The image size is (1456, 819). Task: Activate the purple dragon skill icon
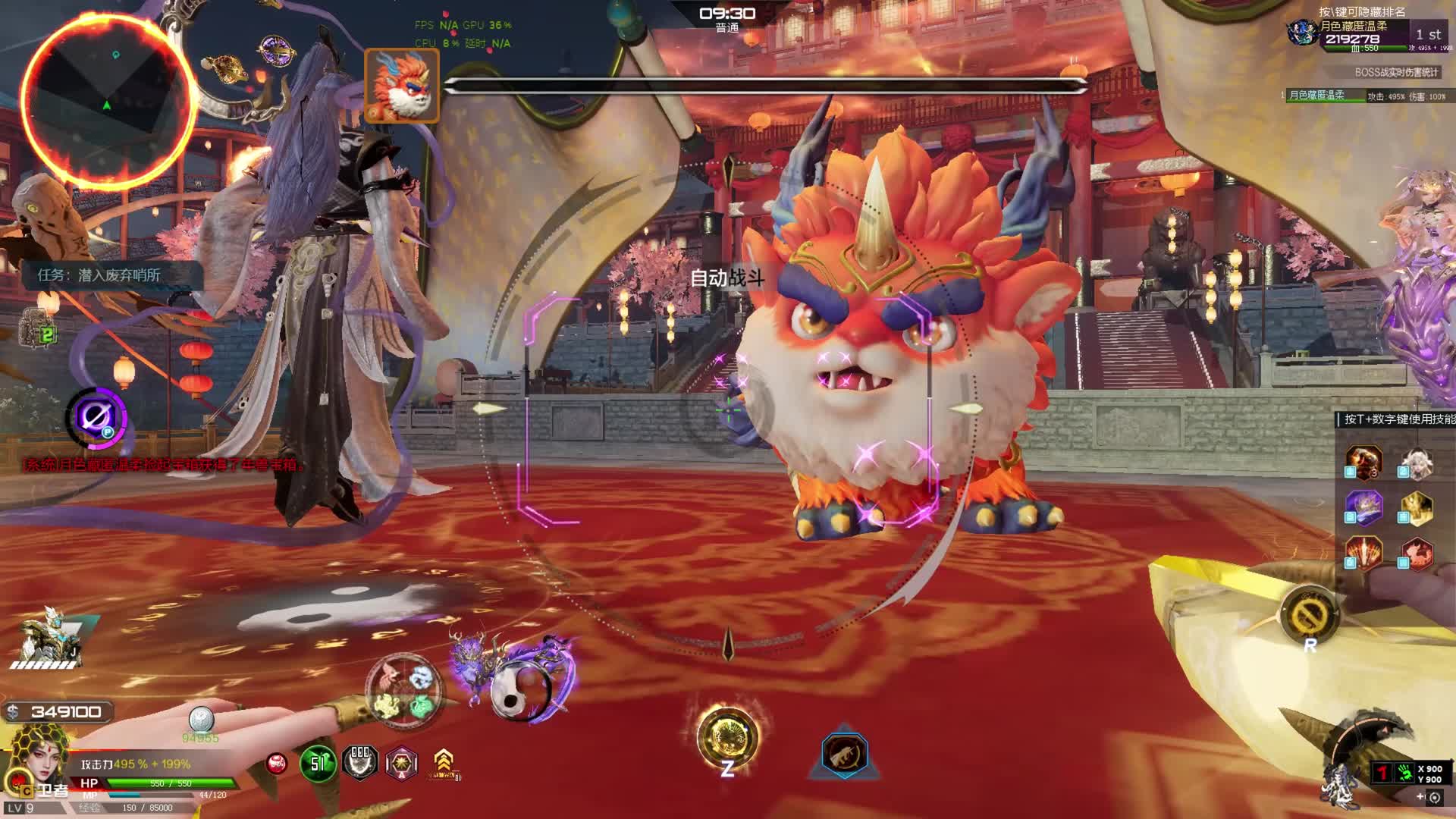(1363, 507)
